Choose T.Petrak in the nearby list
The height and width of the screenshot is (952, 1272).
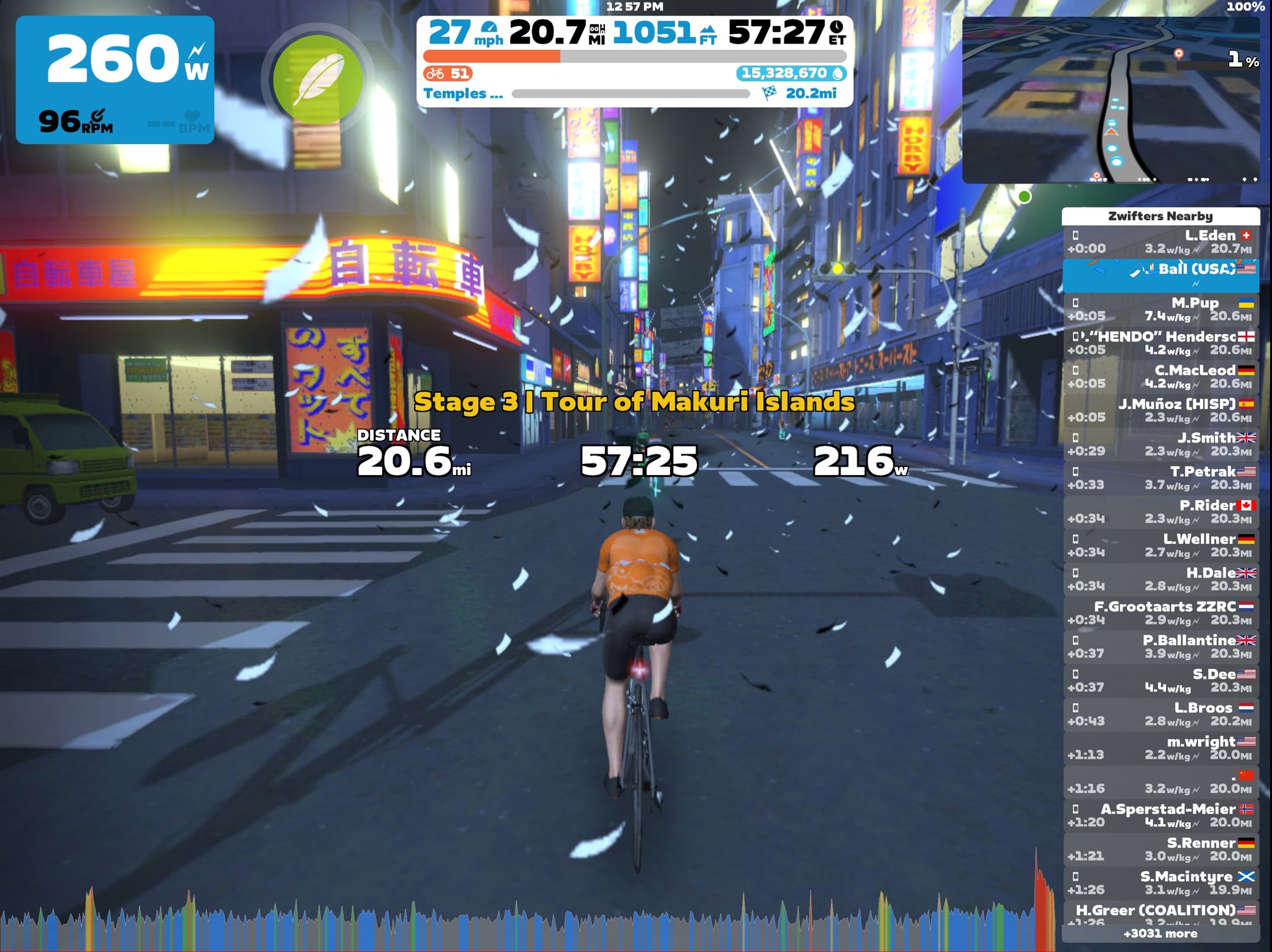point(1160,478)
